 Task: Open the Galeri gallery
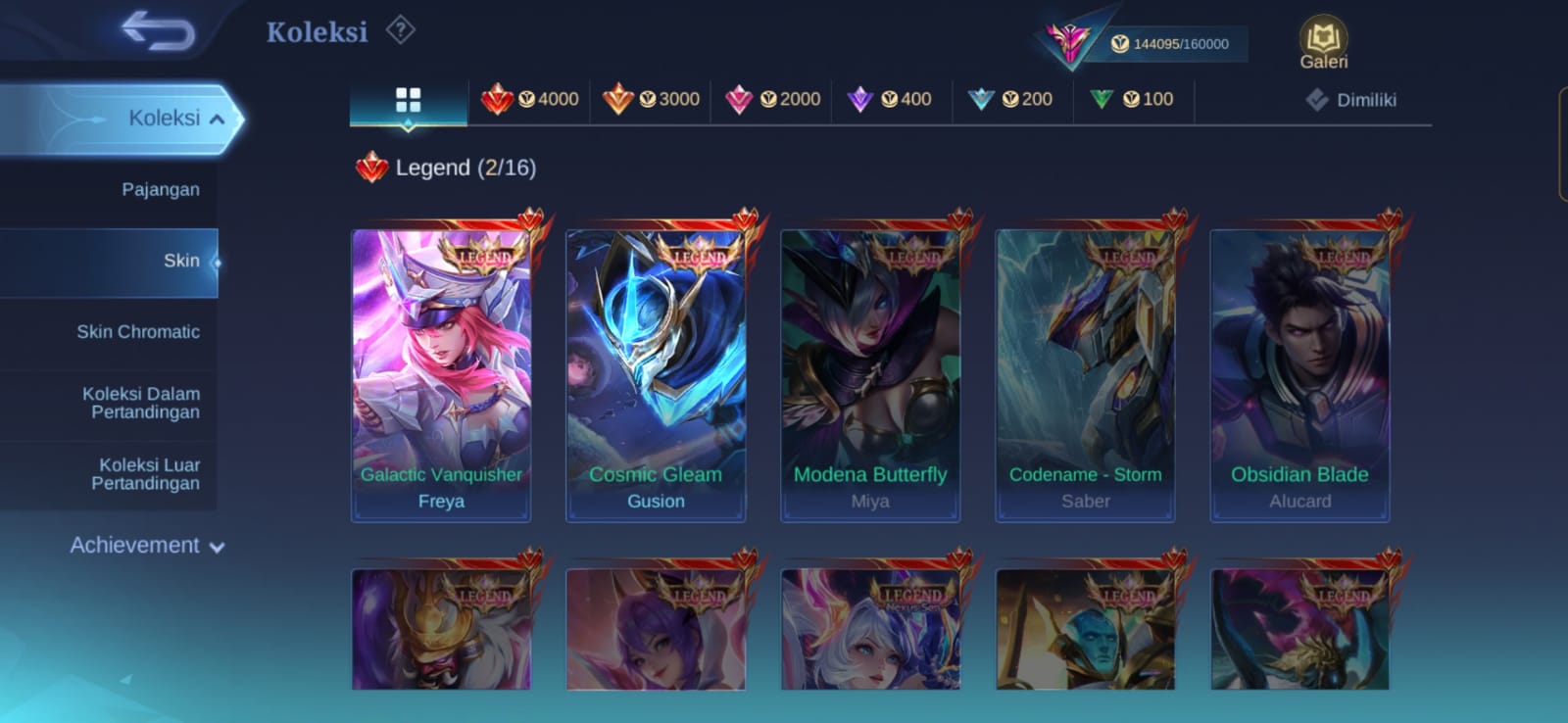pos(1323,44)
